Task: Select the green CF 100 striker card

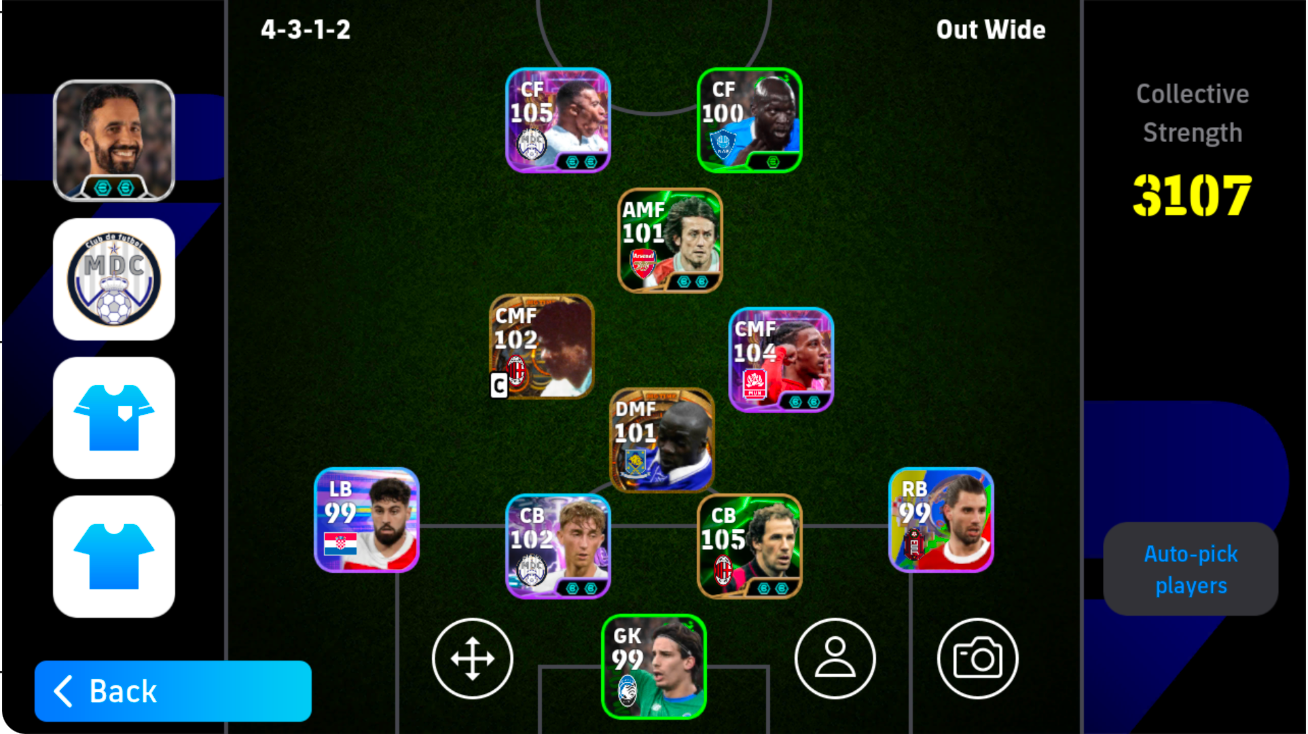Action: (748, 120)
